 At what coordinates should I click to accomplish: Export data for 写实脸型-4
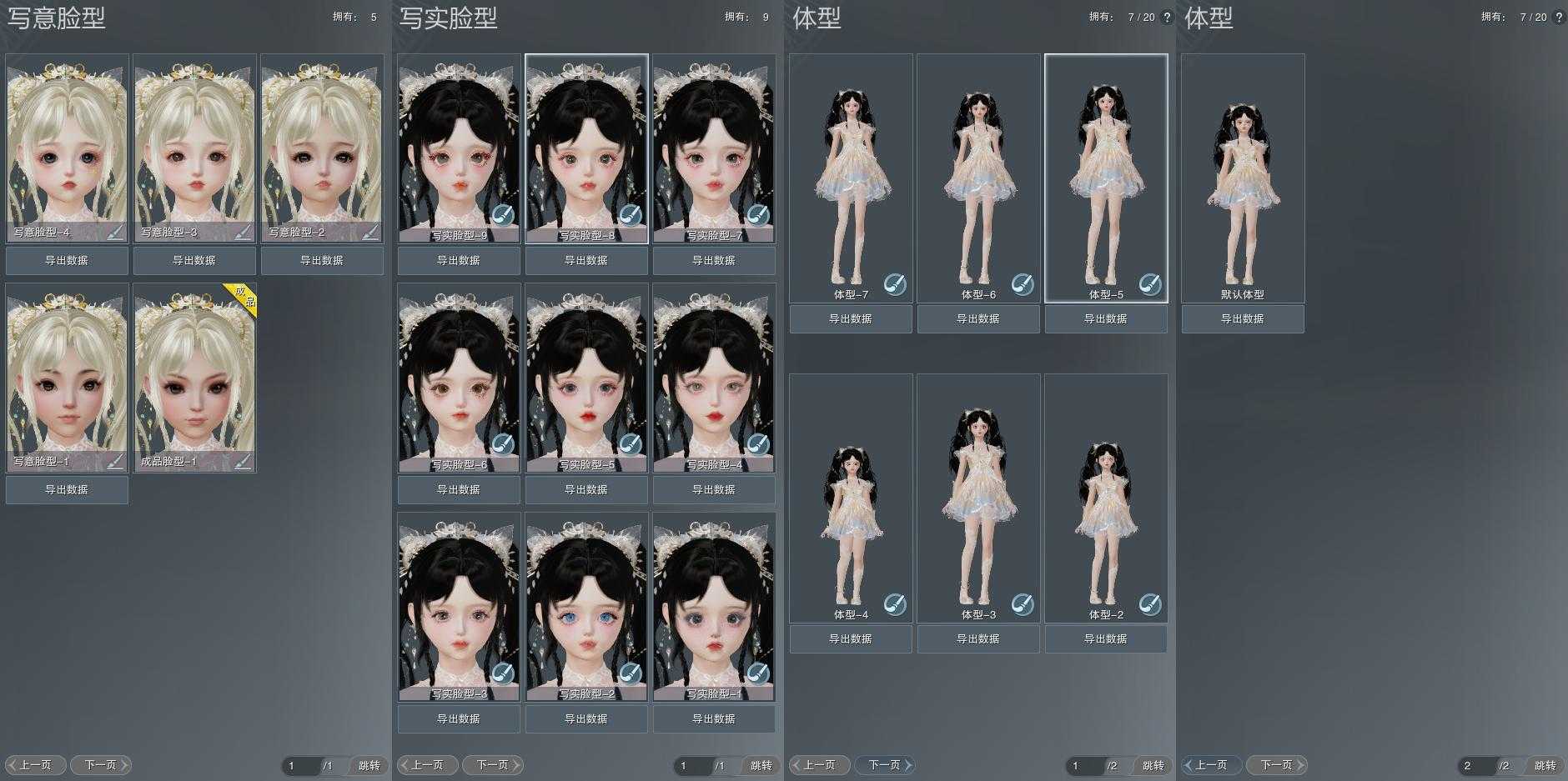coord(714,490)
